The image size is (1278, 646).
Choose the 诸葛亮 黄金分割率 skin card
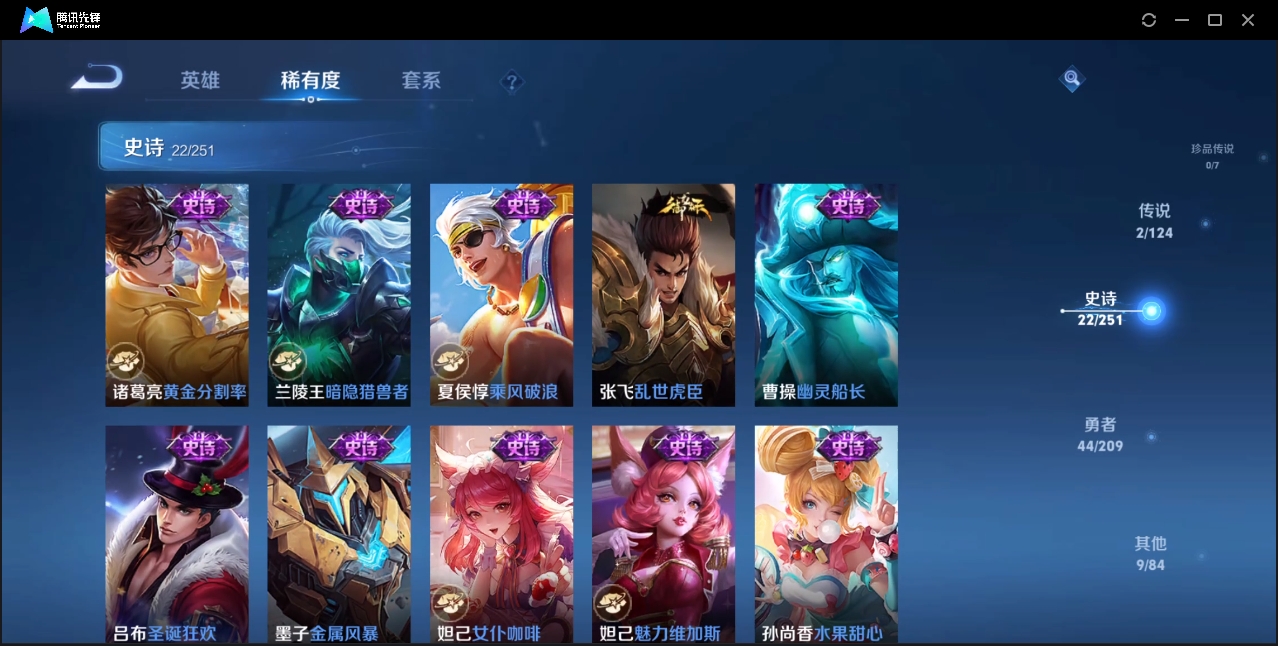point(177,295)
